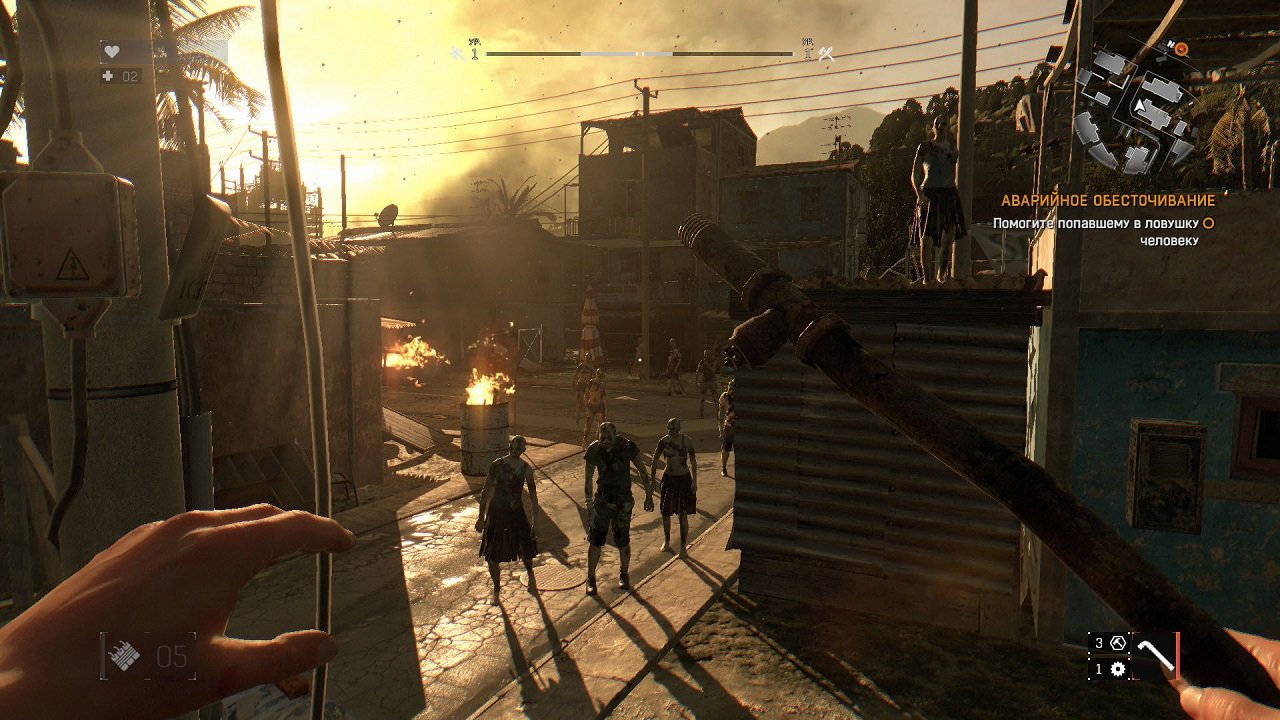Toggle the right УР level indicator

coord(807,45)
